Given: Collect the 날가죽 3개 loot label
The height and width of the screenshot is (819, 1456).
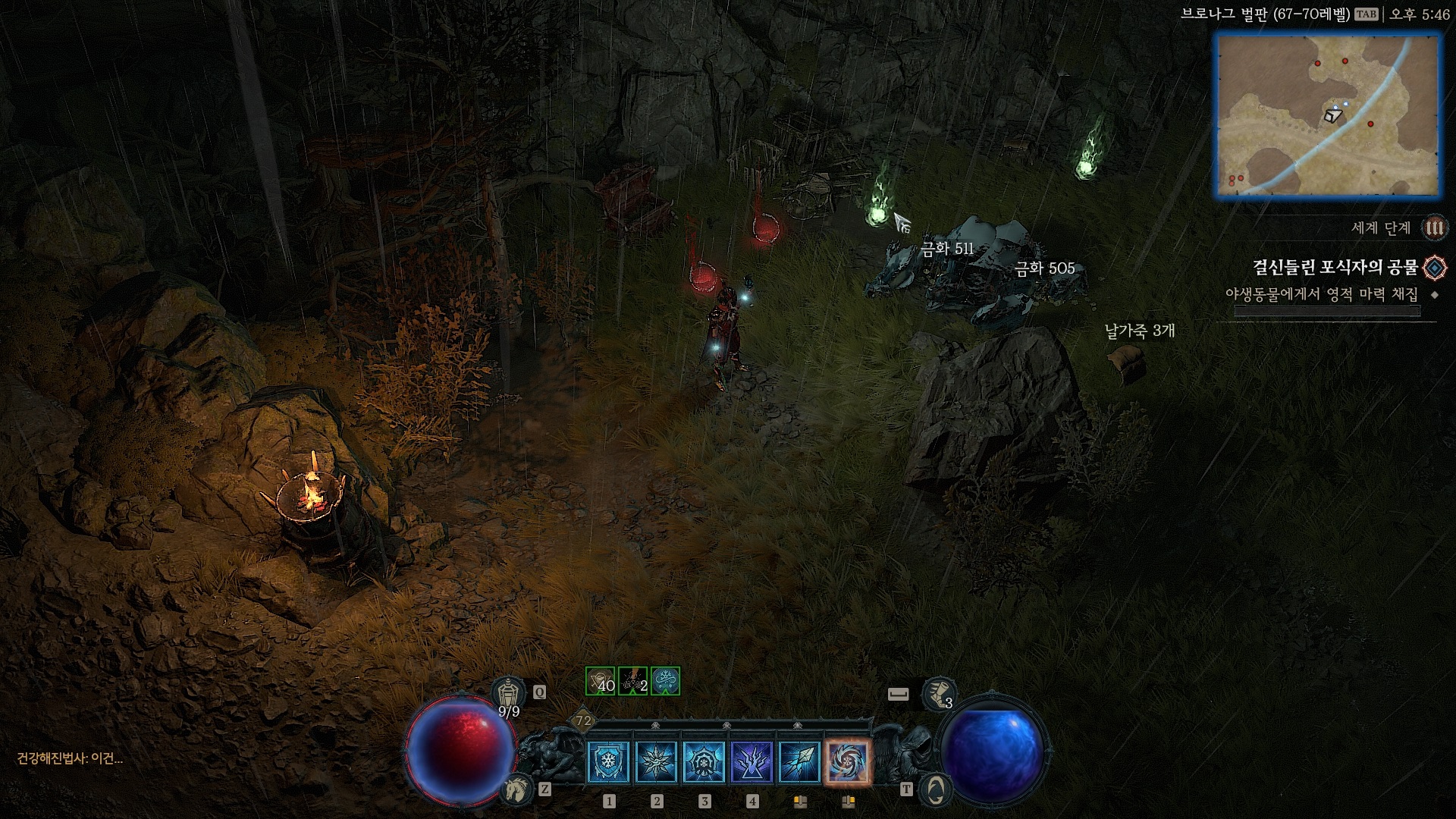Looking at the screenshot, I should pyautogui.click(x=1139, y=331).
